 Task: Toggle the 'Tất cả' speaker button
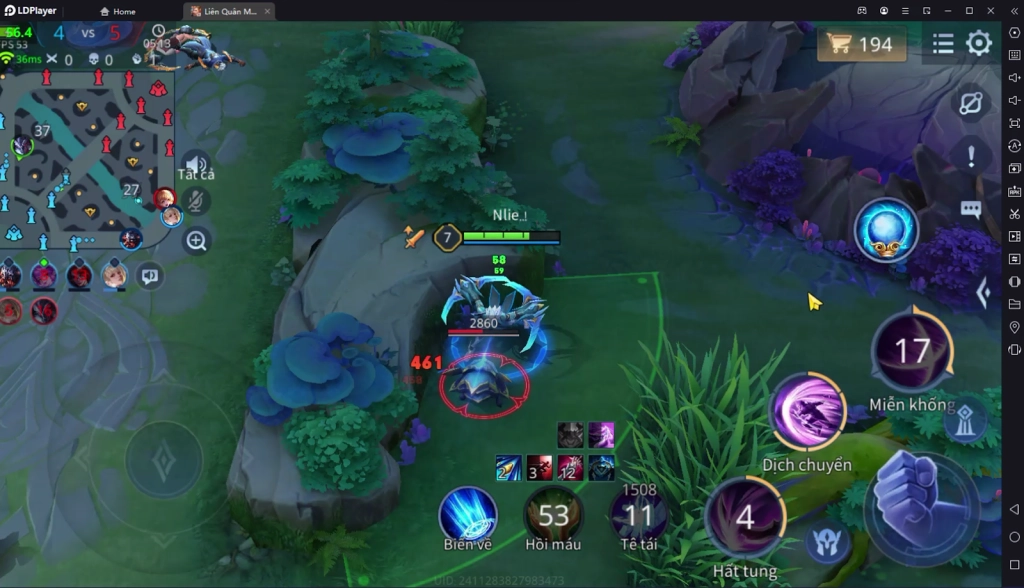196,166
